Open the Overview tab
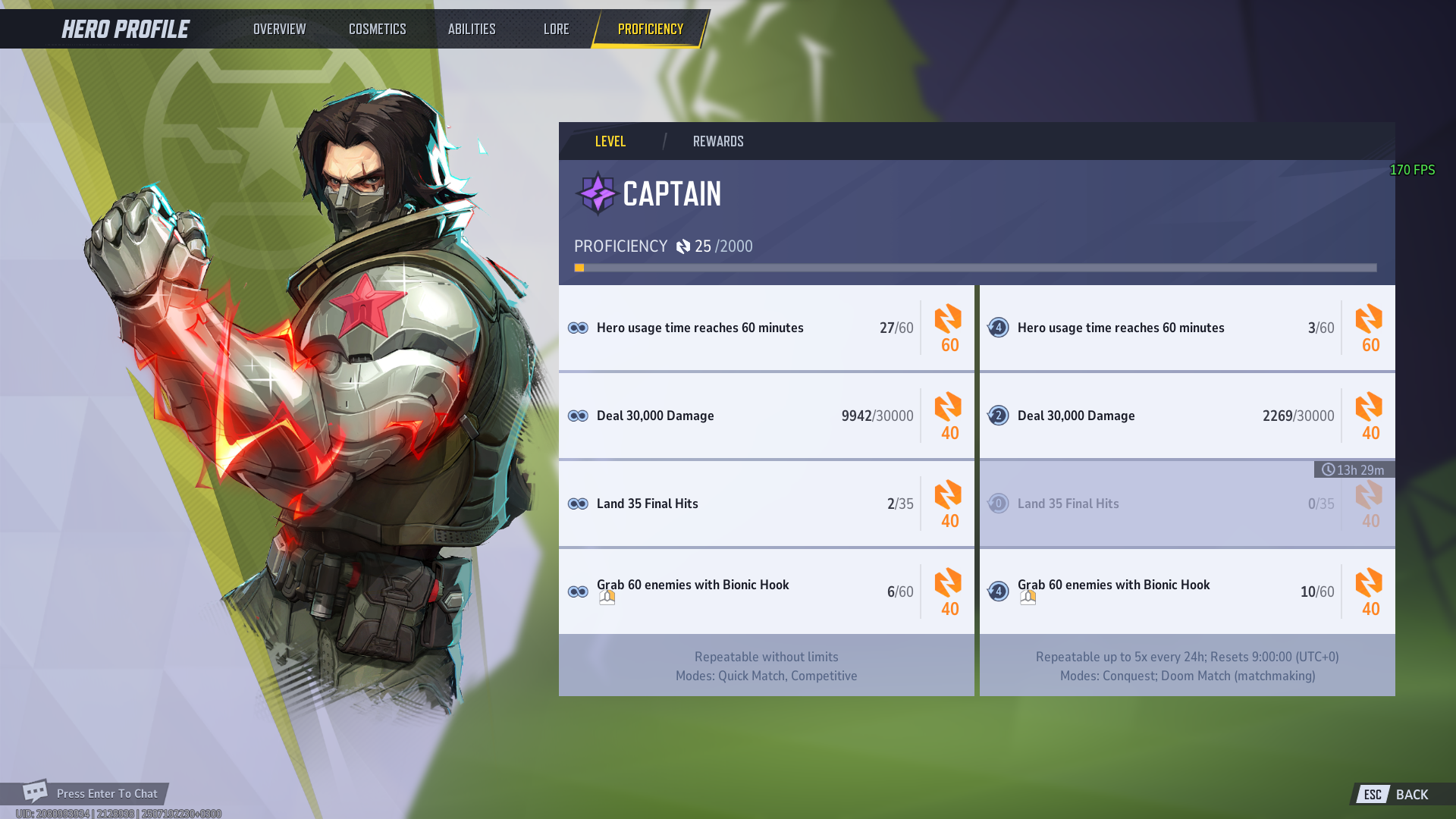This screenshot has height=819, width=1456. click(279, 29)
